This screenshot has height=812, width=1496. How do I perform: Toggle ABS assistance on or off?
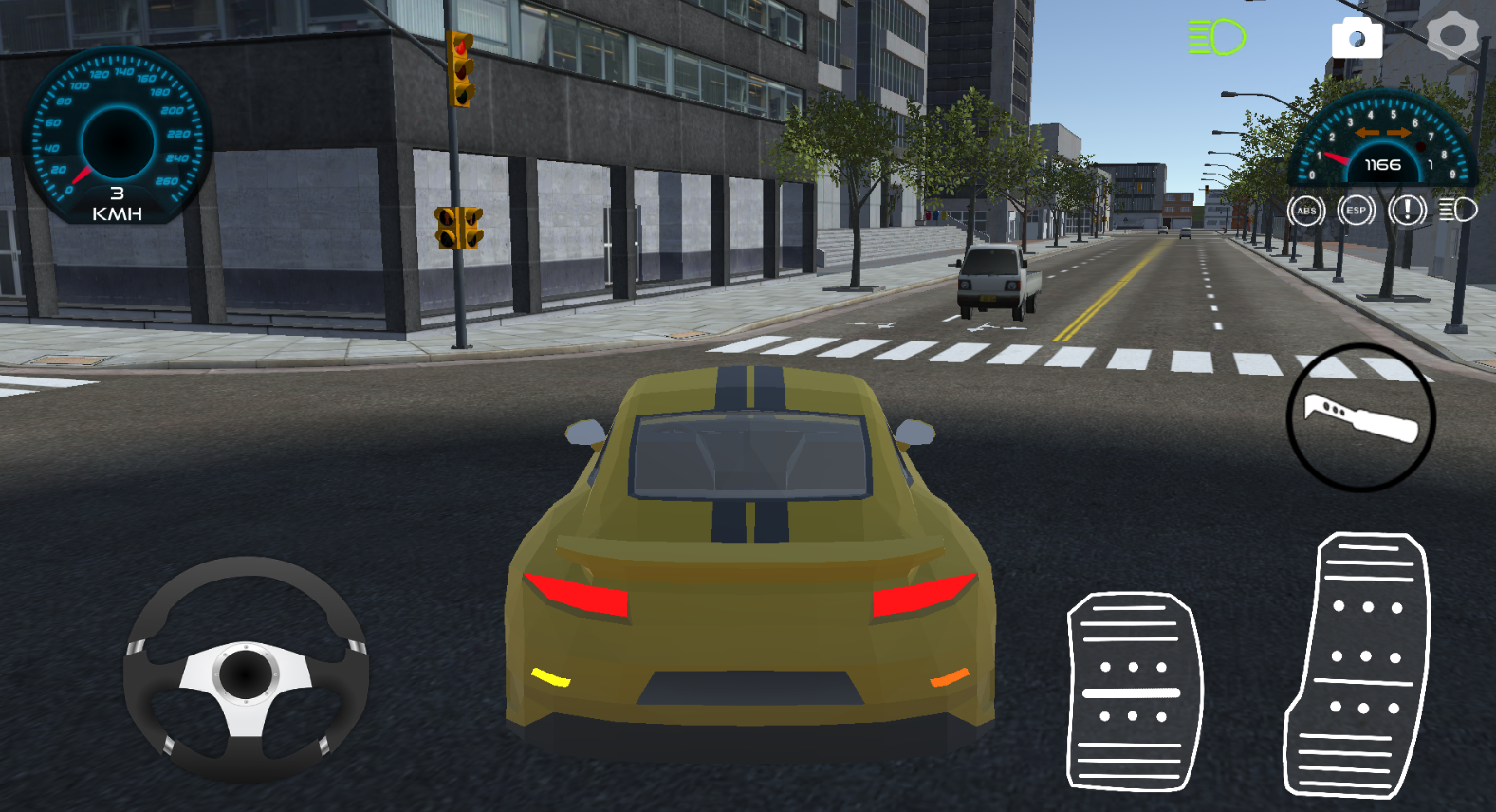pyautogui.click(x=1305, y=211)
